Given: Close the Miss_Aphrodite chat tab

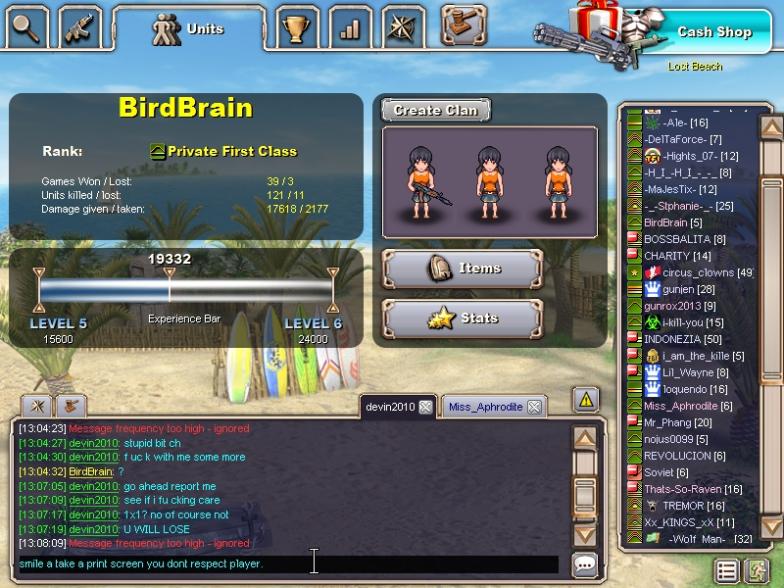Looking at the screenshot, I should click(535, 407).
